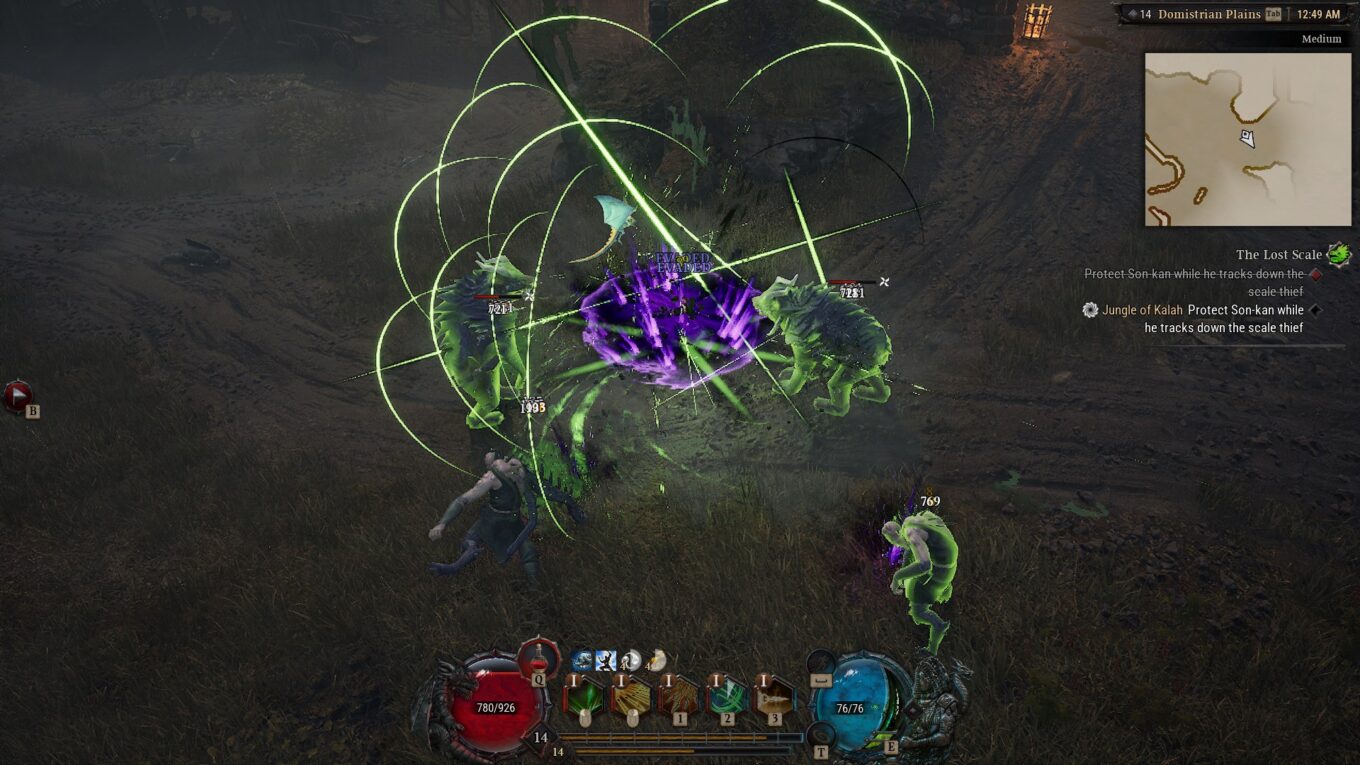Click the swirl icon next to Jungle of Kalah
This screenshot has width=1360, height=765.
[x=1092, y=311]
